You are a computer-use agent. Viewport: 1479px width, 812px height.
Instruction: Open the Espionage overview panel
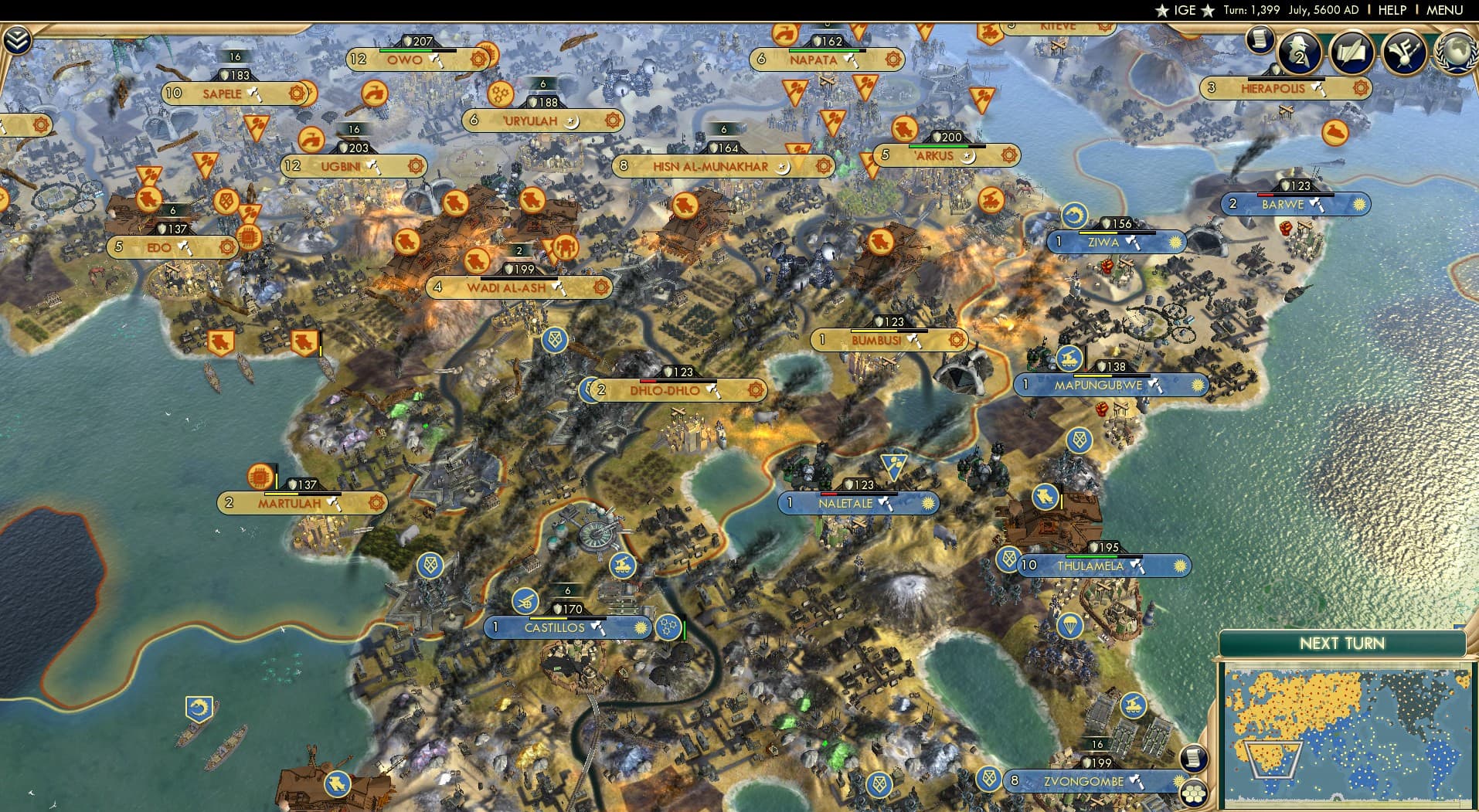click(x=1300, y=53)
